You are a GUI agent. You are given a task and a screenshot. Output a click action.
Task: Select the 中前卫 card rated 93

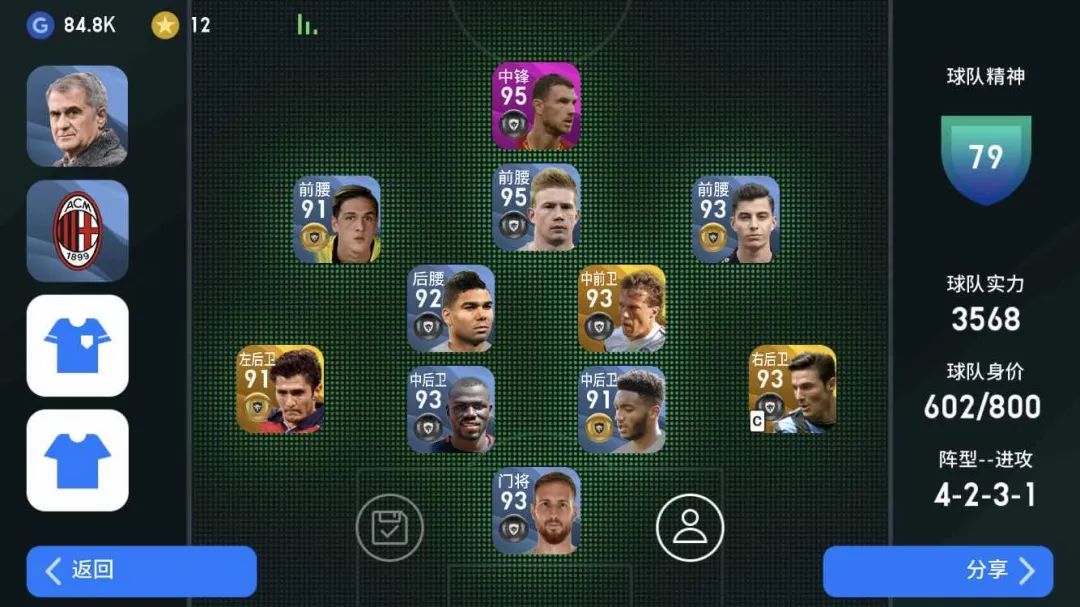(622, 308)
